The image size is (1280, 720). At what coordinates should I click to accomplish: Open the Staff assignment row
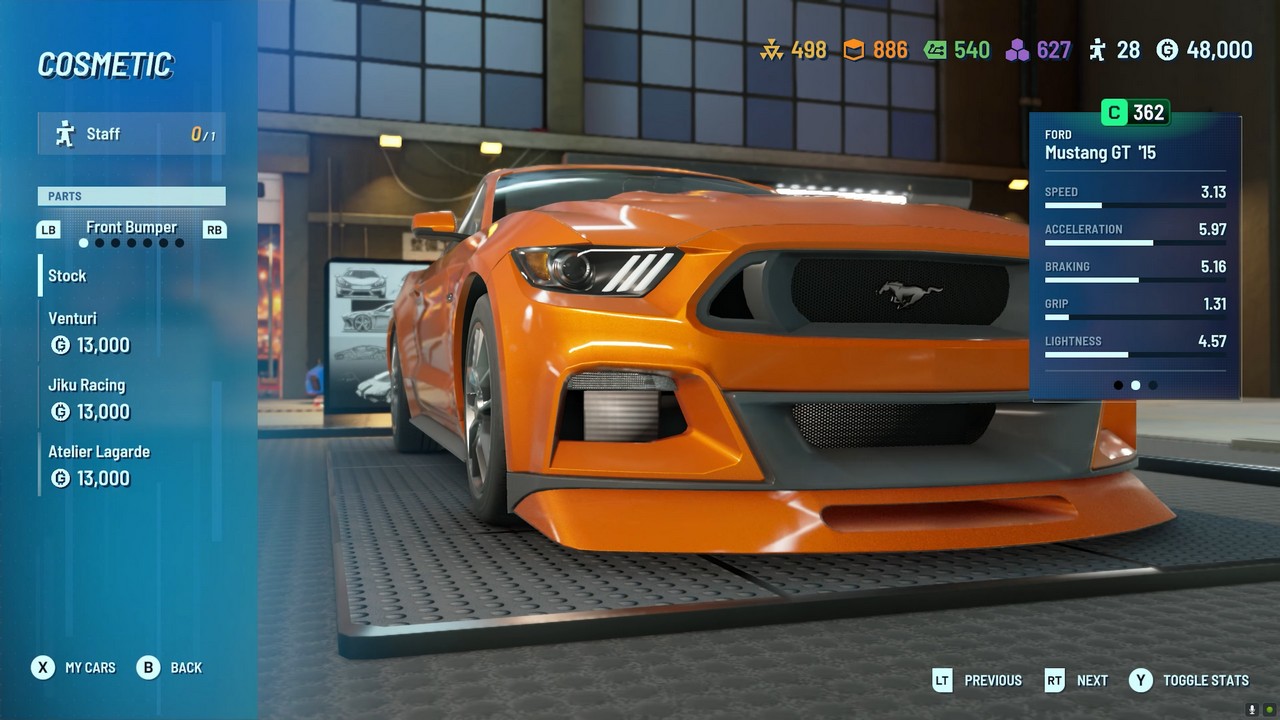coord(132,134)
